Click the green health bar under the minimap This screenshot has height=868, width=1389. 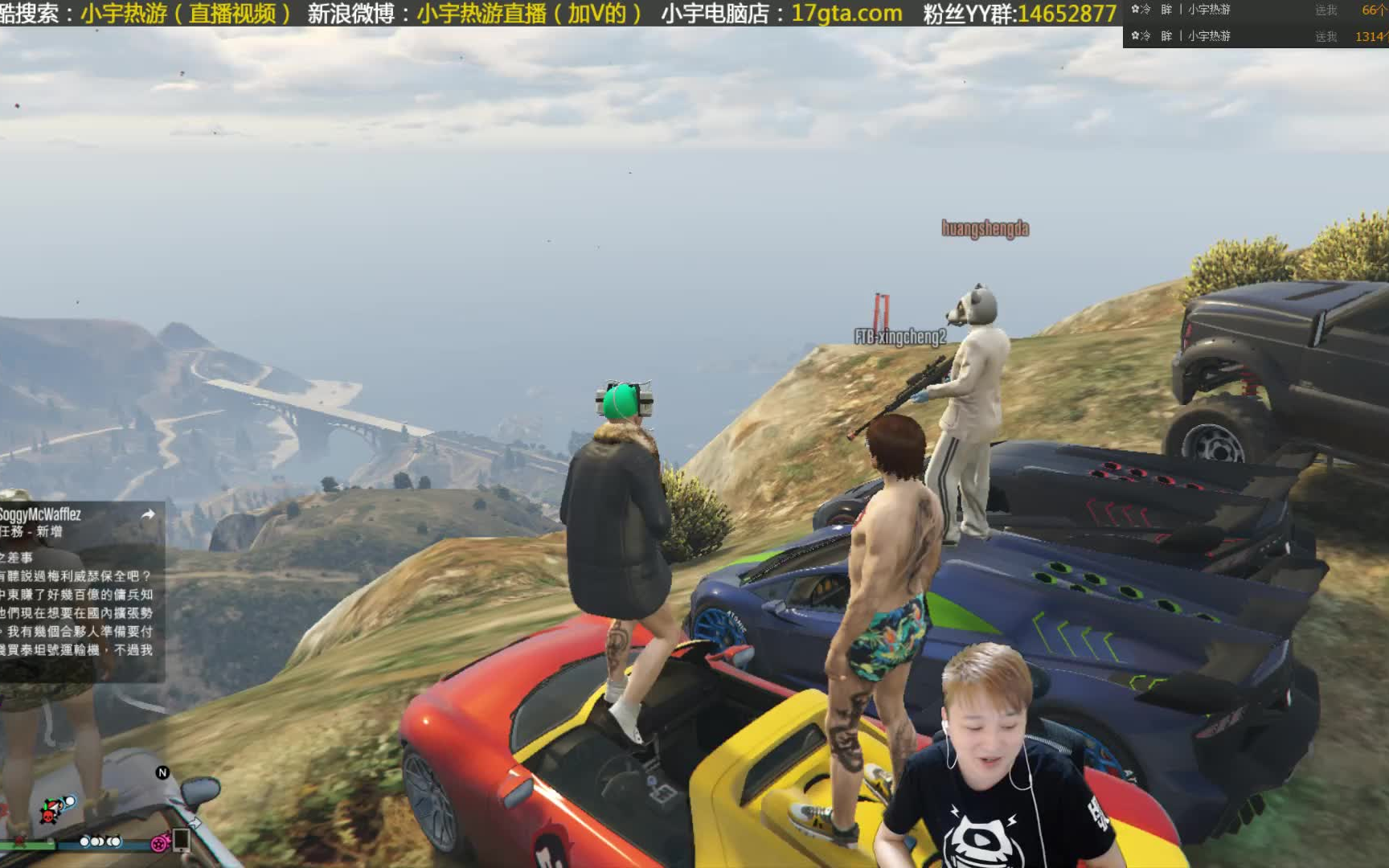tap(28, 843)
